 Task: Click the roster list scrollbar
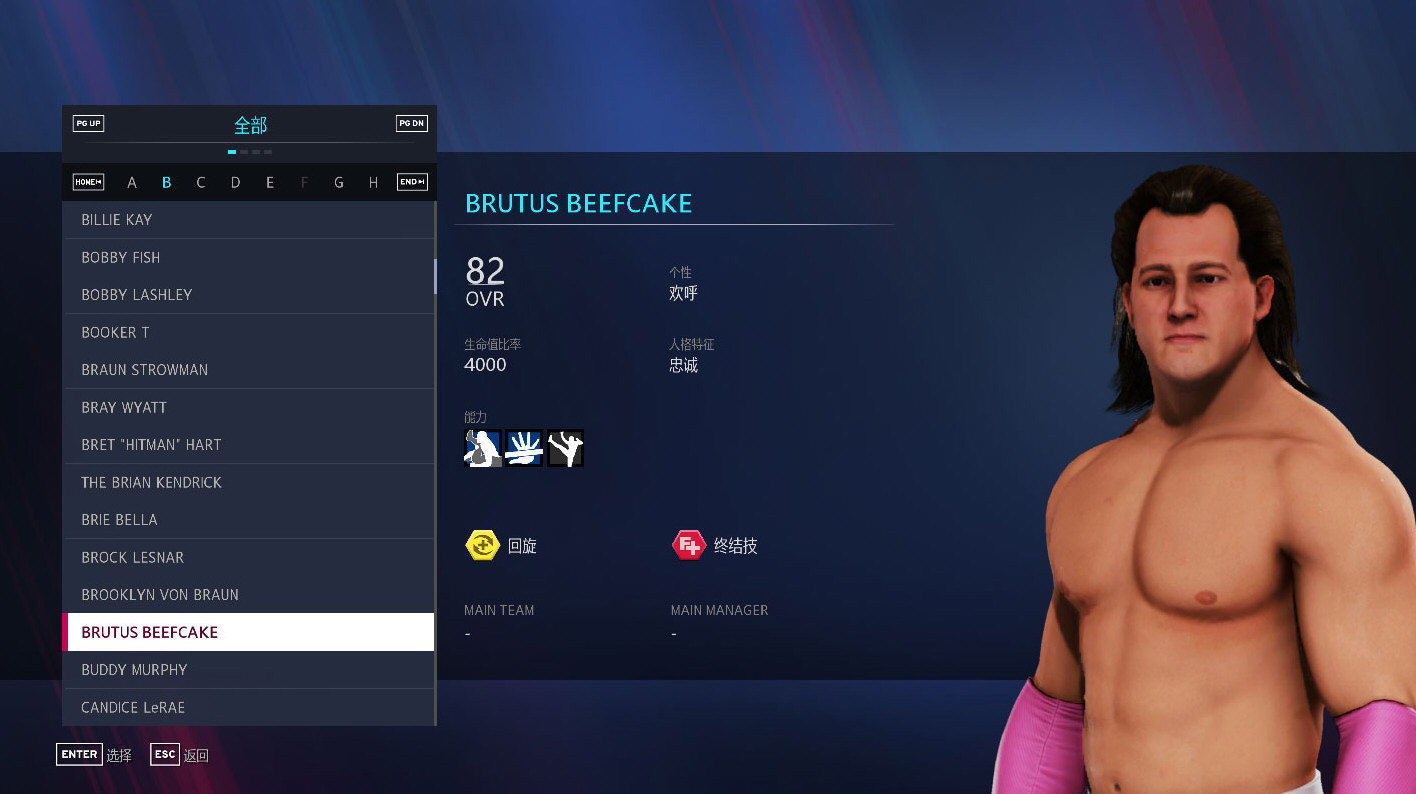435,277
